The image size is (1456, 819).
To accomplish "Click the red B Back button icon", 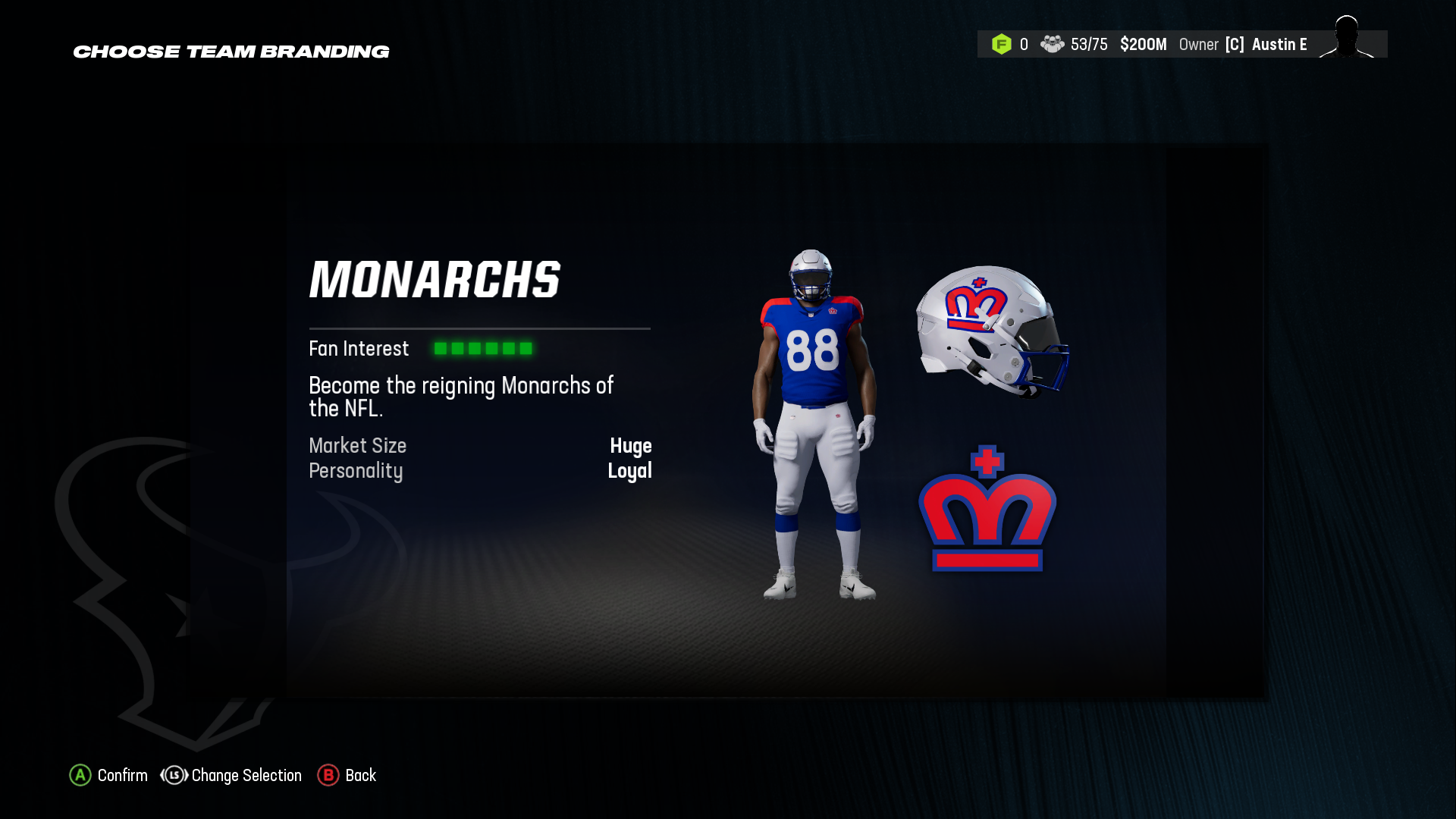I will click(328, 775).
